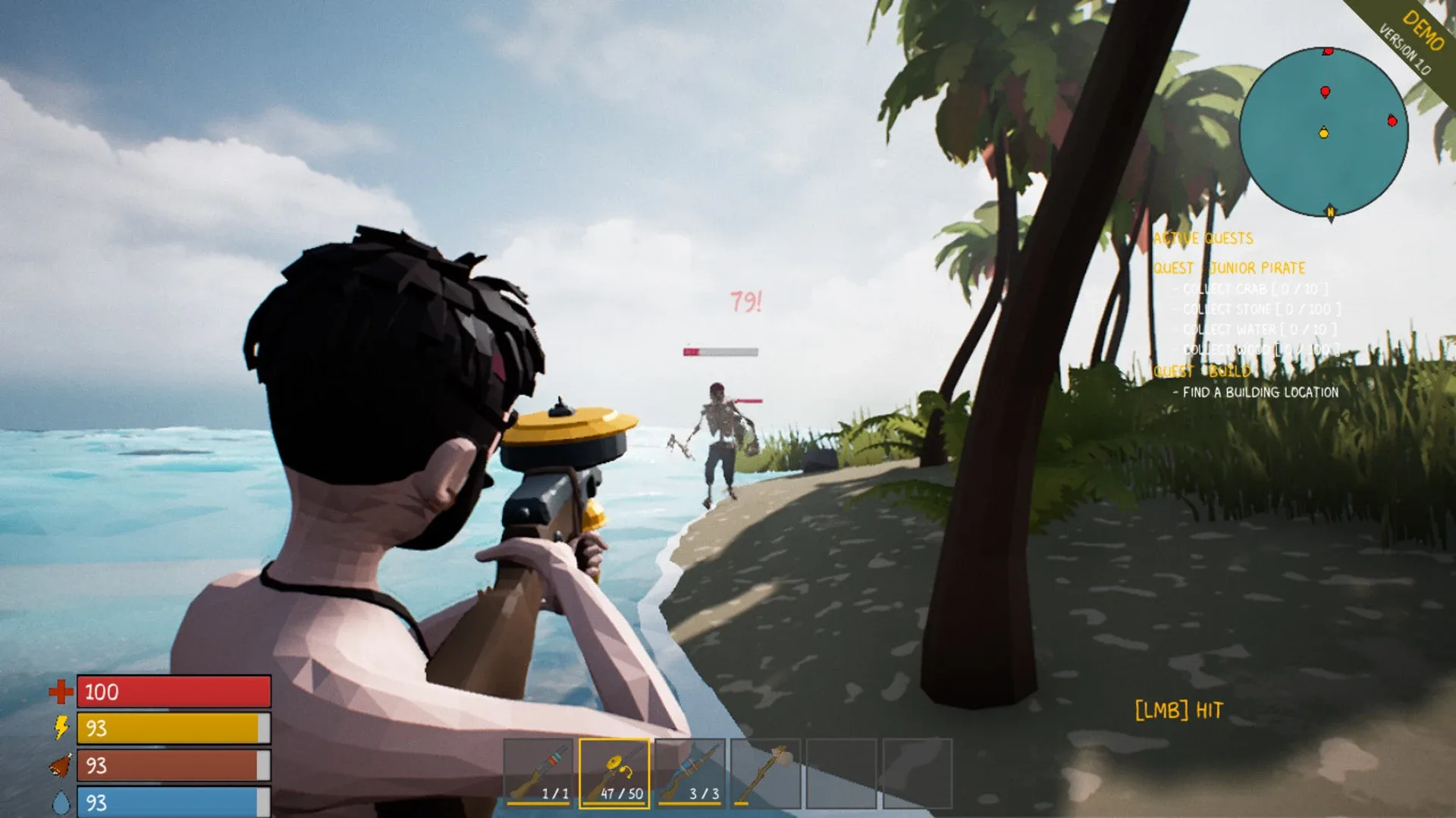Expand the Quest: Build entry

pyautogui.click(x=1202, y=371)
